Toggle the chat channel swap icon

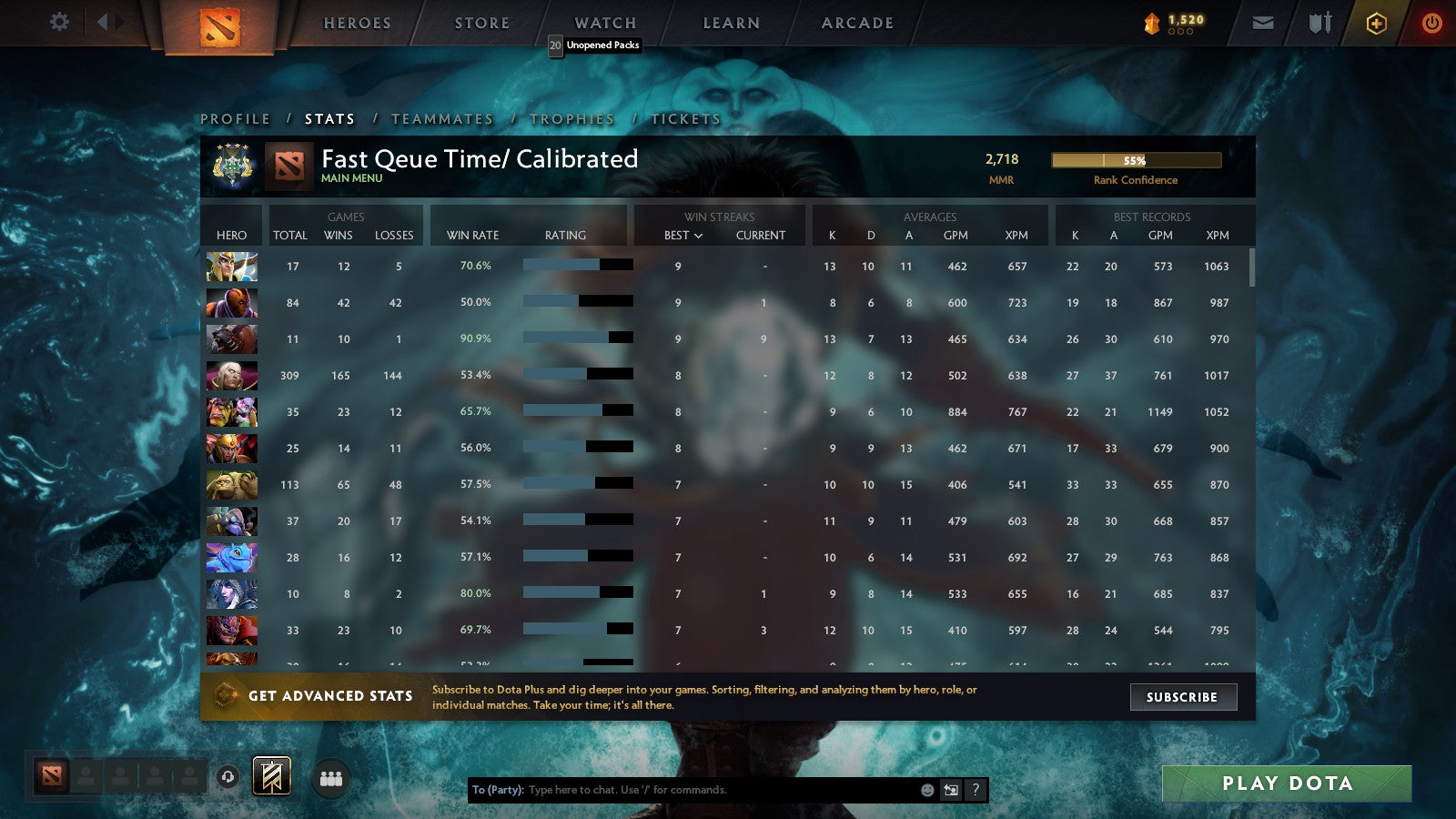pyautogui.click(x=949, y=790)
